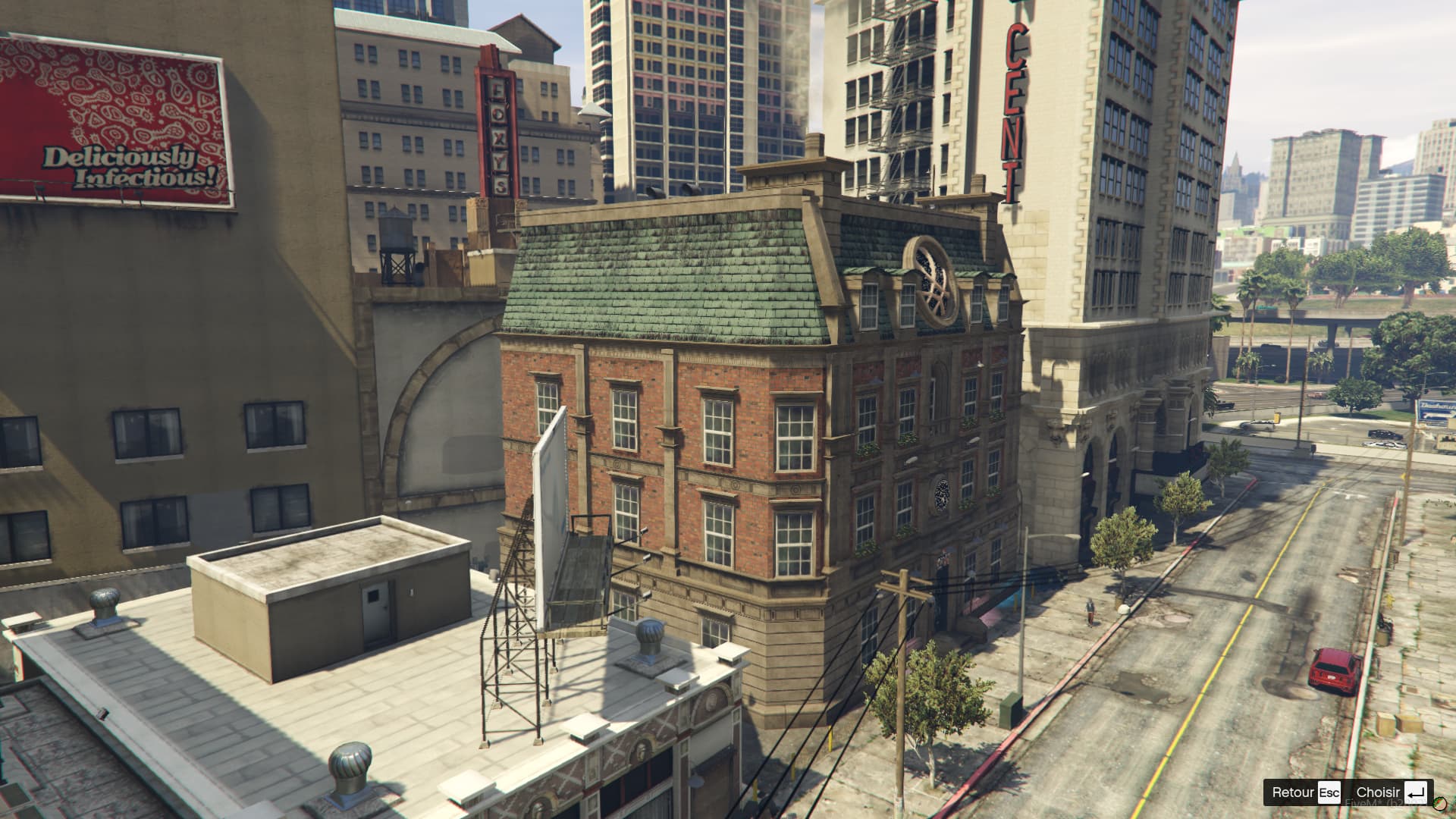Click the Enter key icon beside Choisir
This screenshot has width=1456, height=819.
point(1417,792)
